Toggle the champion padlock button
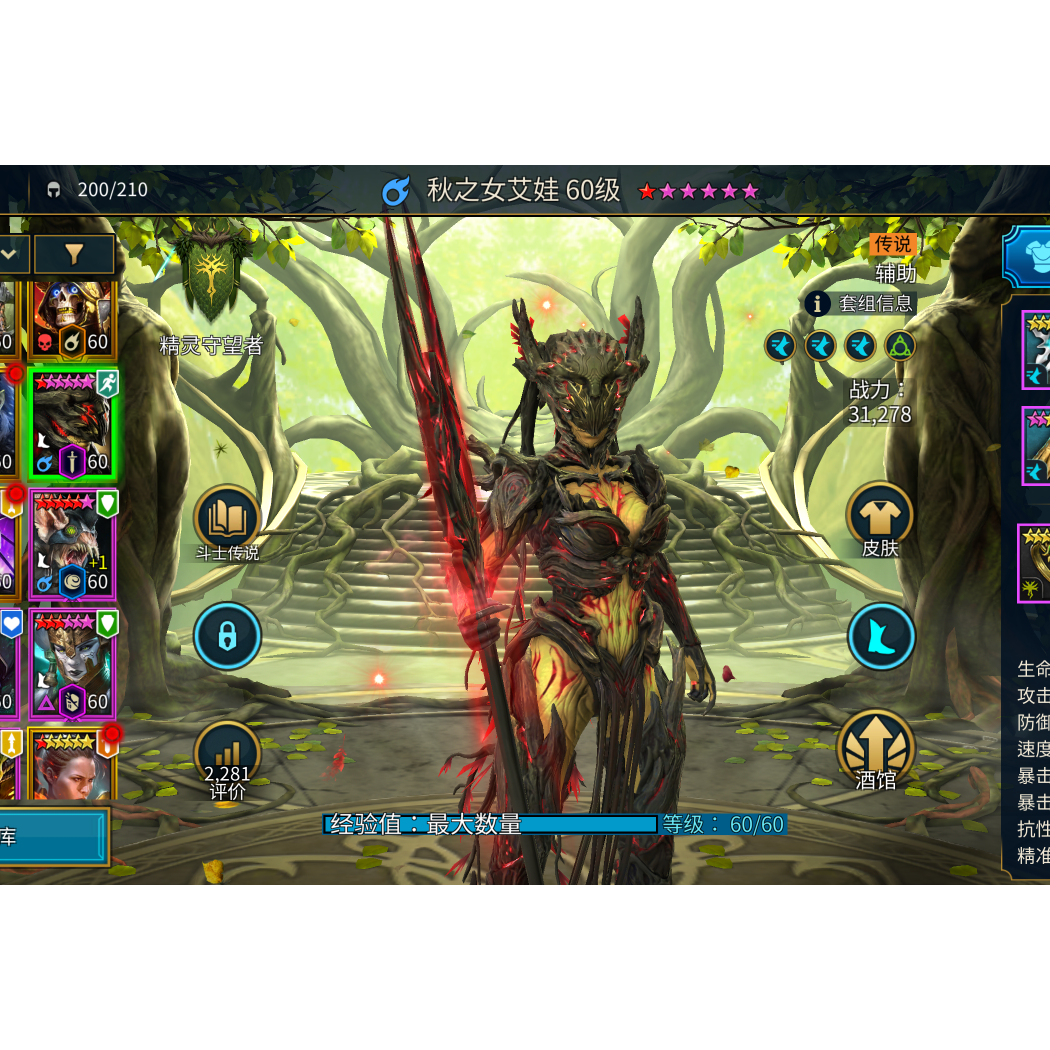This screenshot has height=1050, width=1050. 227,636
